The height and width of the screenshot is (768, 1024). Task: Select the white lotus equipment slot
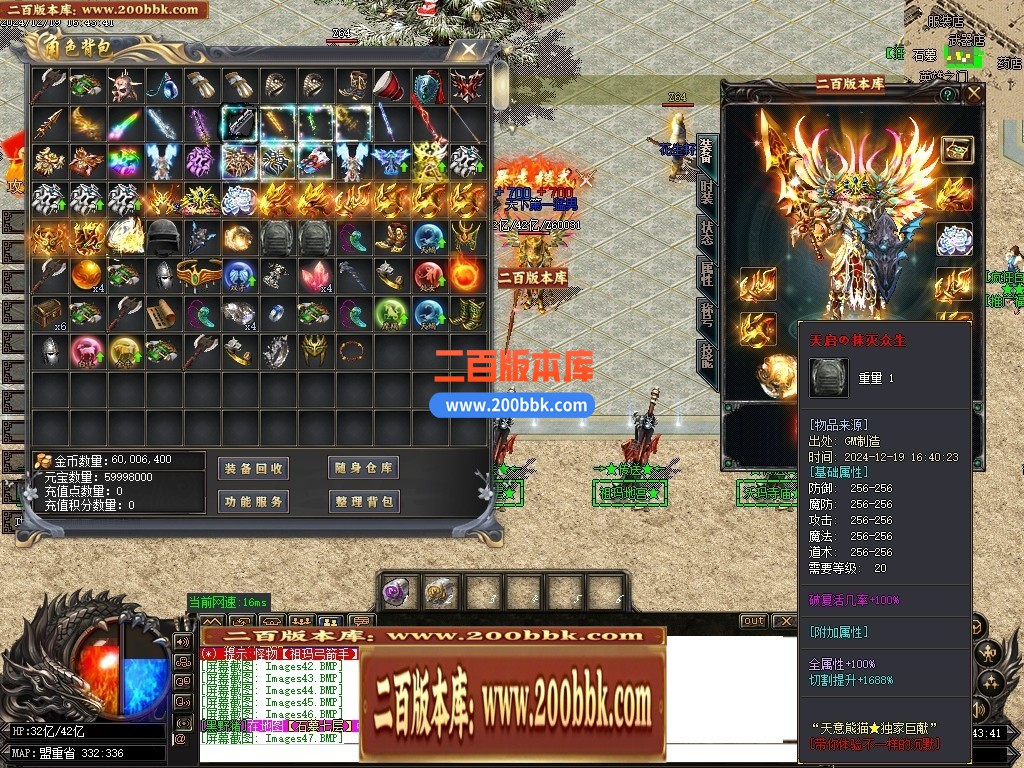click(954, 240)
